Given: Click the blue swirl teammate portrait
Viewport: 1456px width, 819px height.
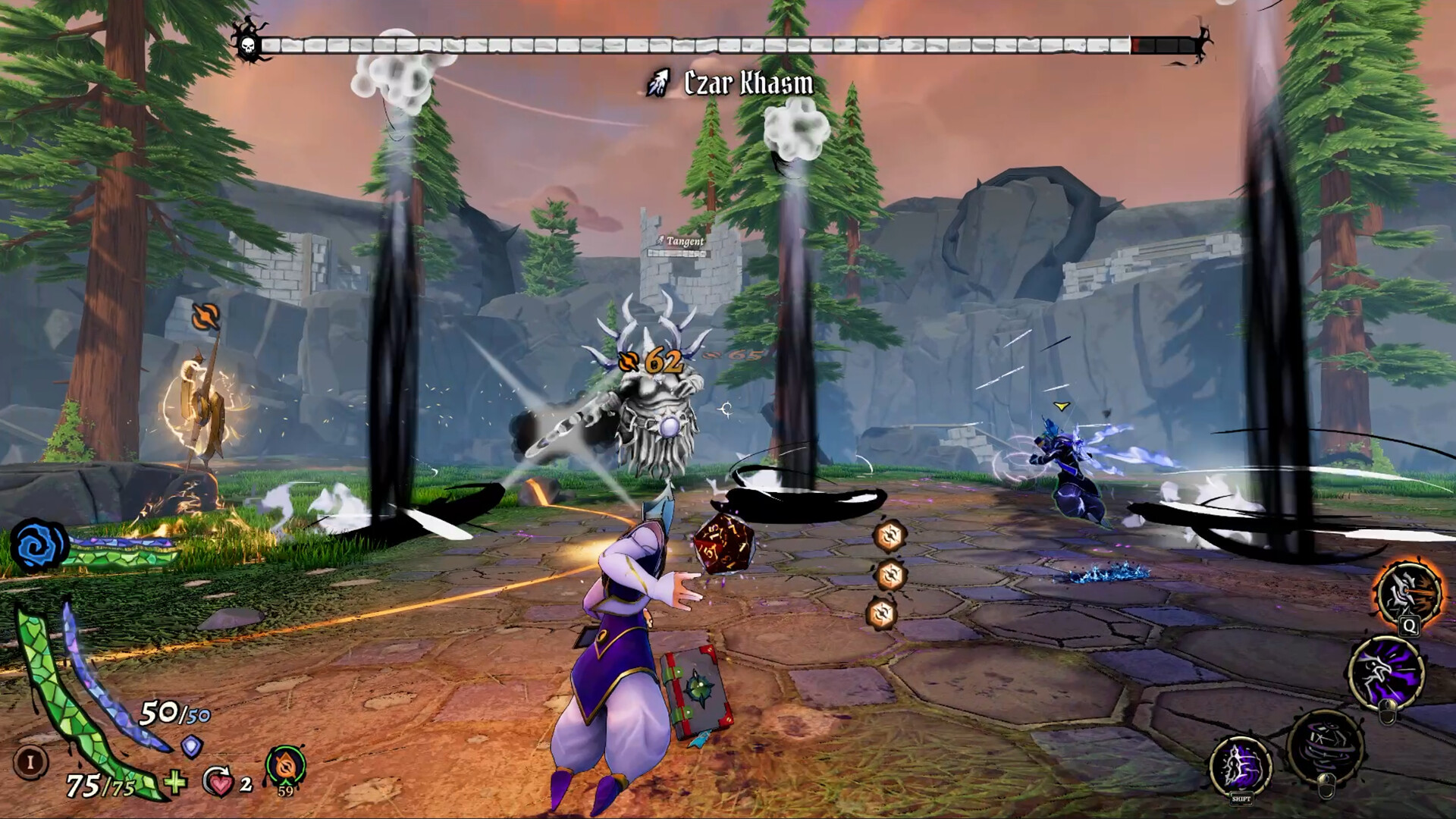Looking at the screenshot, I should coord(39,544).
